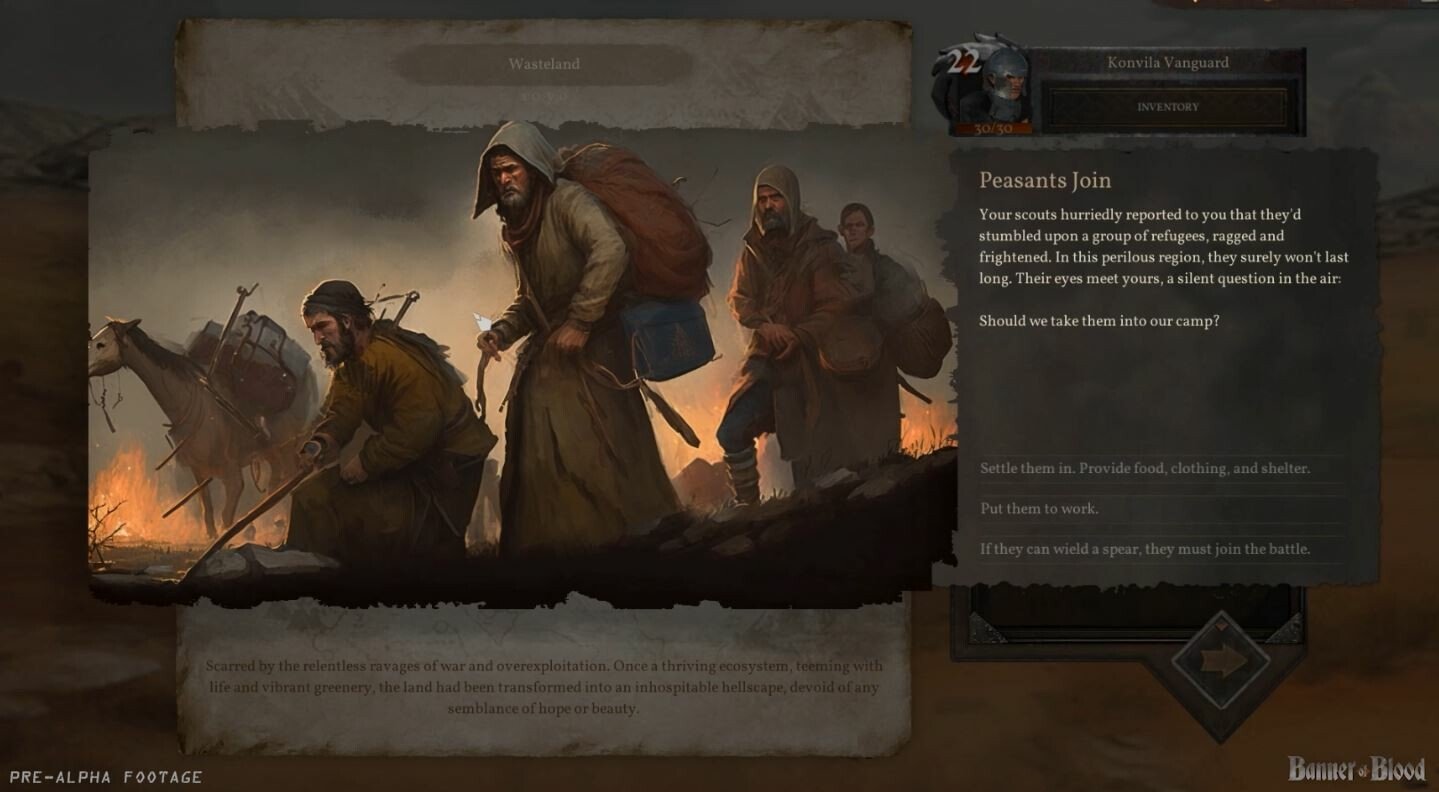Open the Inventory panel
1439x792 pixels.
tap(1167, 107)
